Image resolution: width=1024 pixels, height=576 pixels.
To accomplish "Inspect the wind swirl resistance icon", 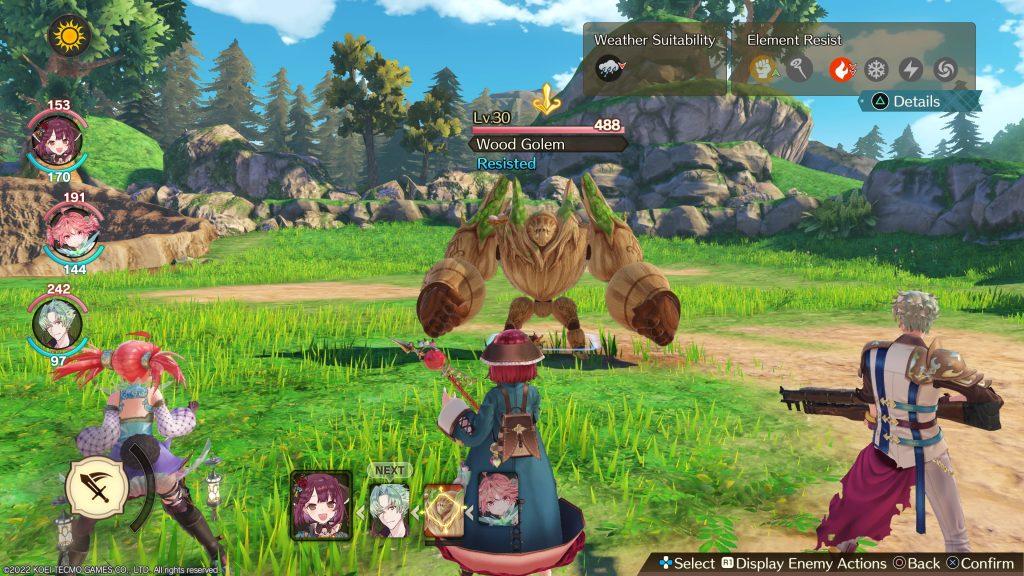I will pyautogui.click(x=944, y=69).
